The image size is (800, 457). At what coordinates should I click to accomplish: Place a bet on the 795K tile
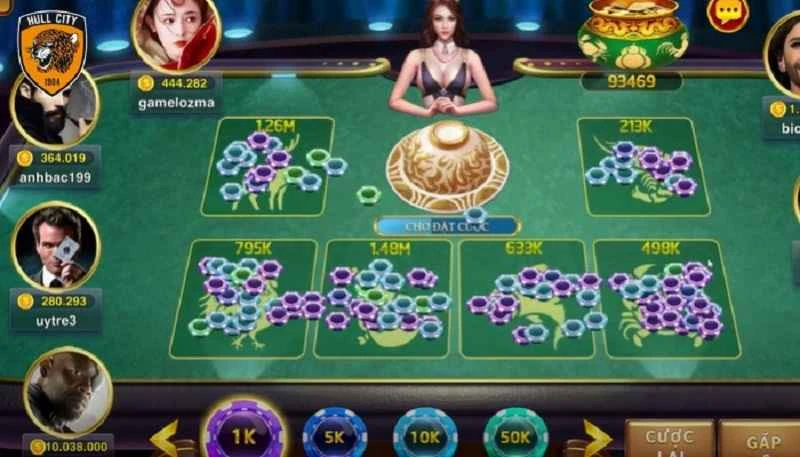pos(245,298)
